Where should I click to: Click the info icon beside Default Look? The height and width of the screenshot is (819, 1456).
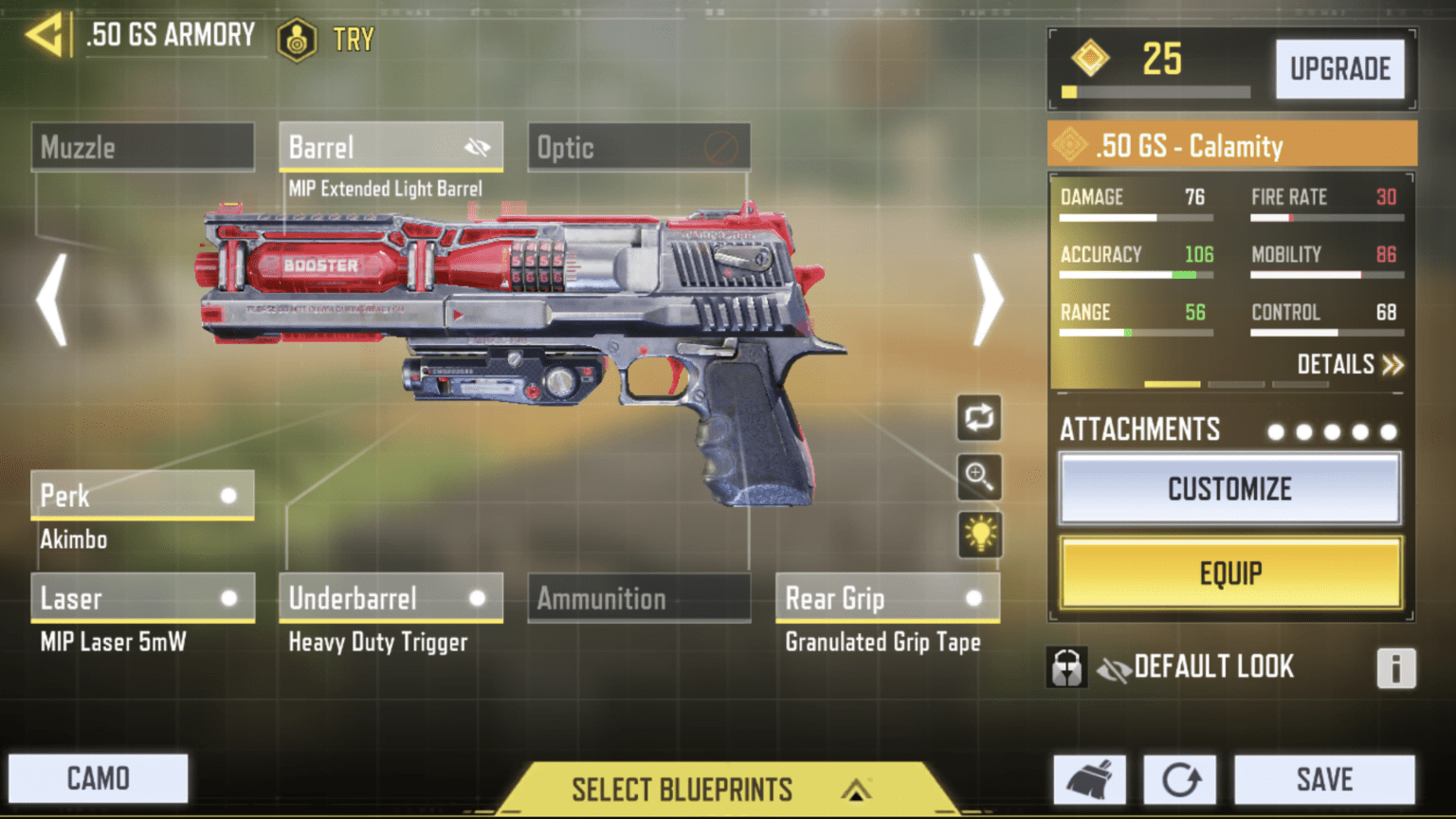(1395, 669)
